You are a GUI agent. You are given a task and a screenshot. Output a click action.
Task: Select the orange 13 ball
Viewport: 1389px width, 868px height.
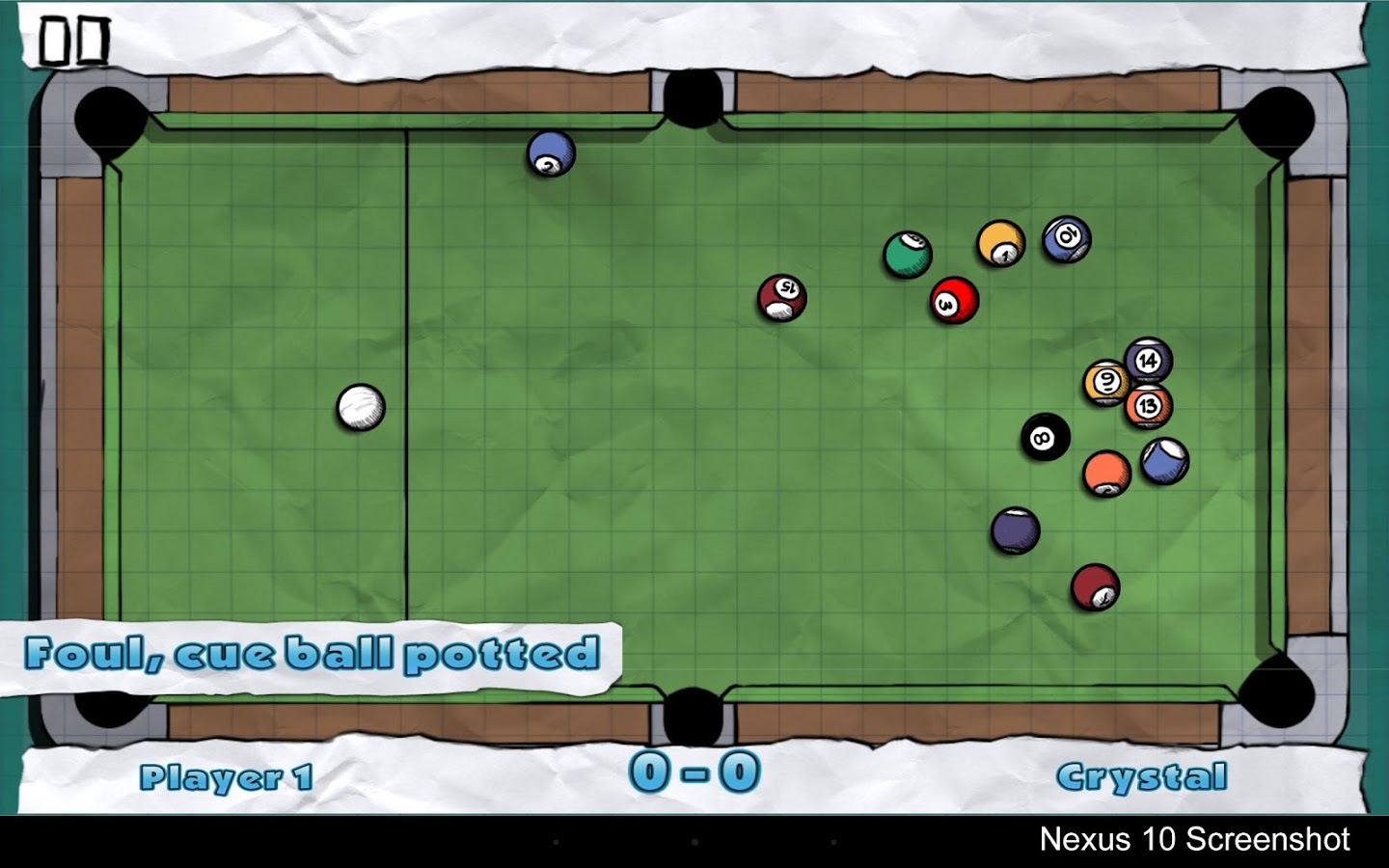click(x=1148, y=407)
